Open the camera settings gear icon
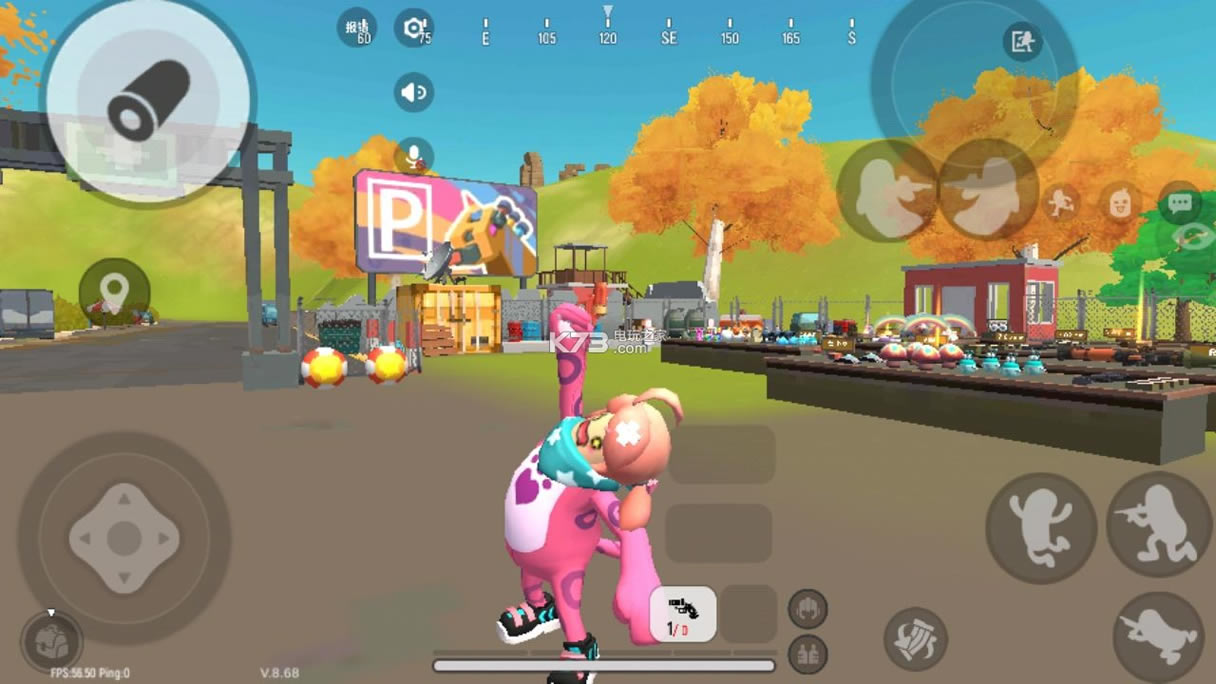 (x=413, y=28)
